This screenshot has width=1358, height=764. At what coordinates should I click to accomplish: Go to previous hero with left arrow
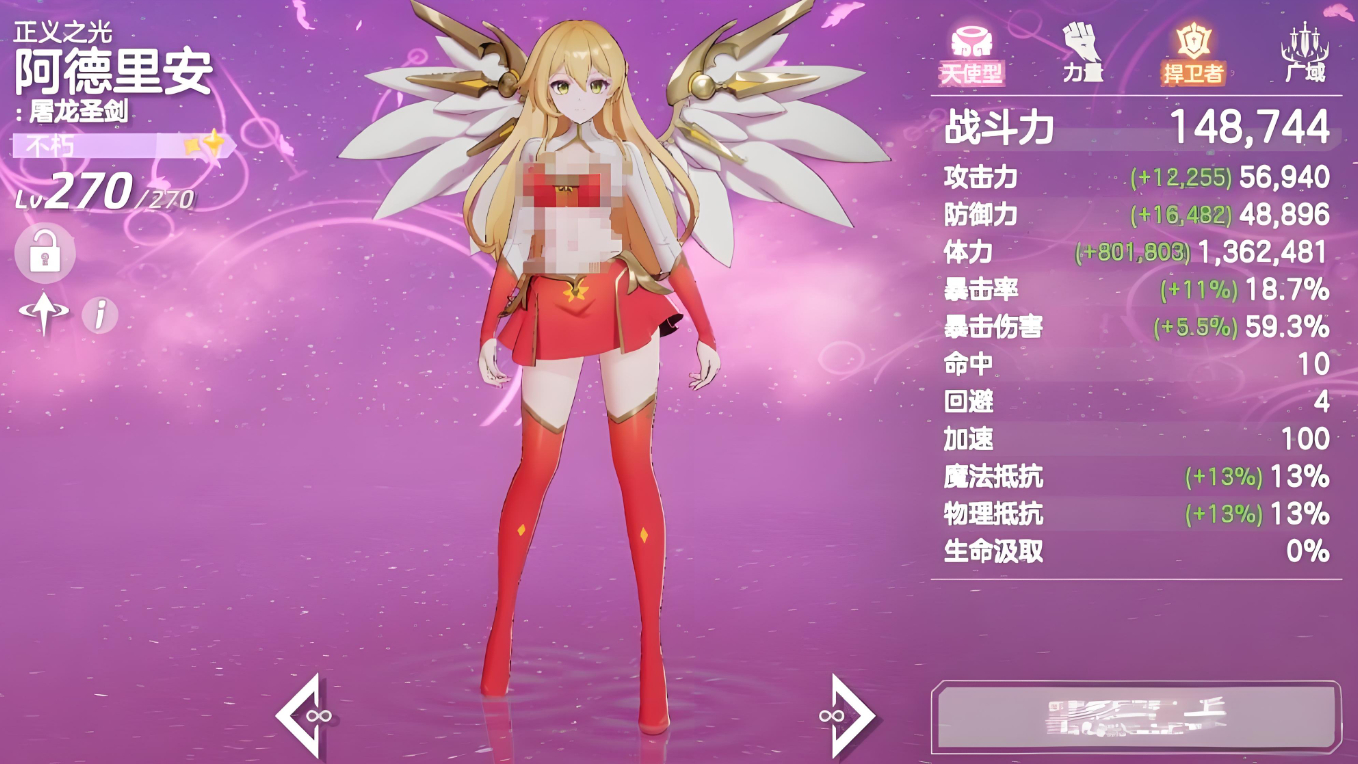[300, 715]
